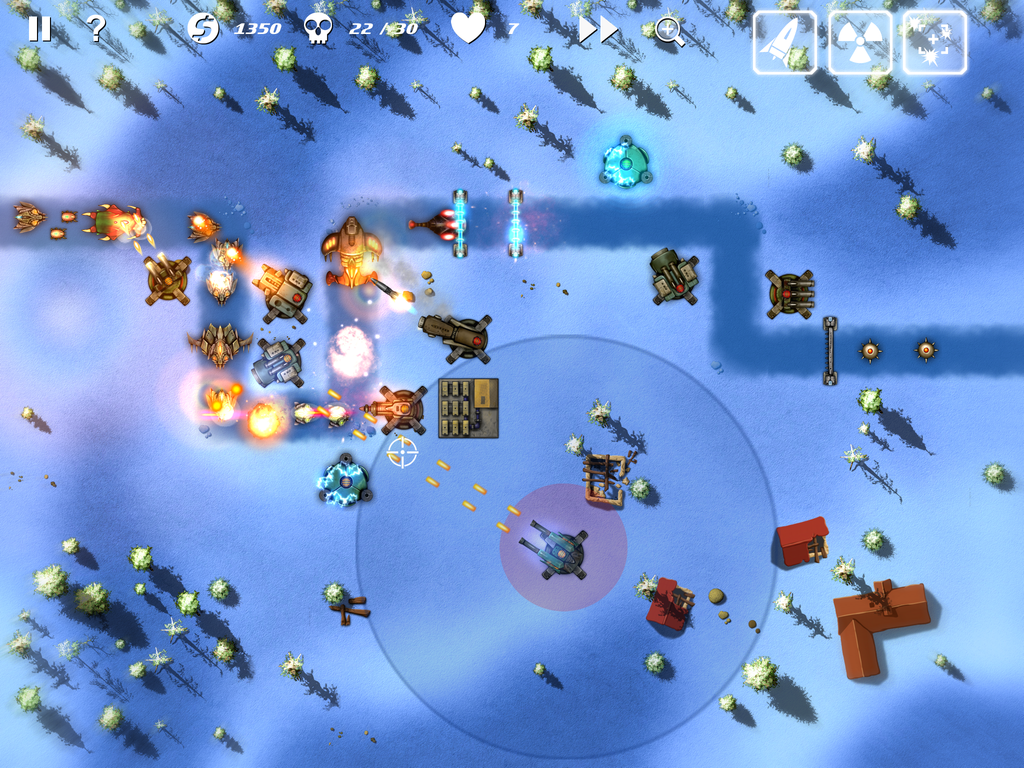The height and width of the screenshot is (768, 1024).
Task: Use the targeted explosion ability
Action: coord(935,42)
